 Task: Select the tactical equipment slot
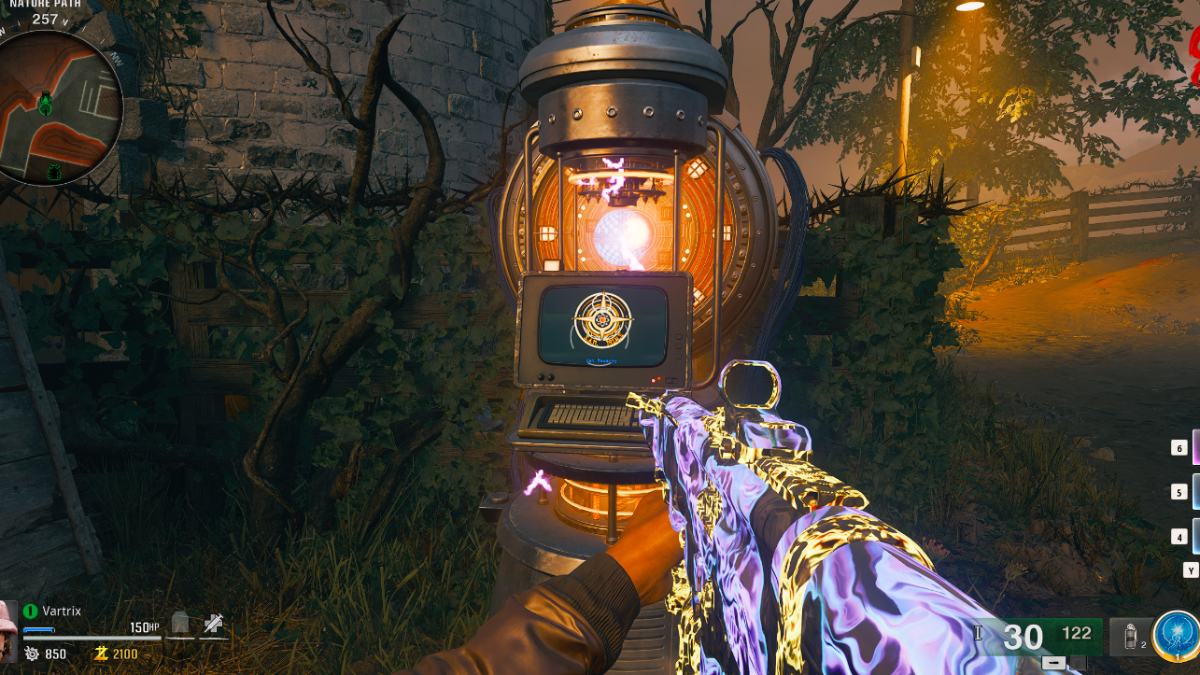click(x=1132, y=637)
